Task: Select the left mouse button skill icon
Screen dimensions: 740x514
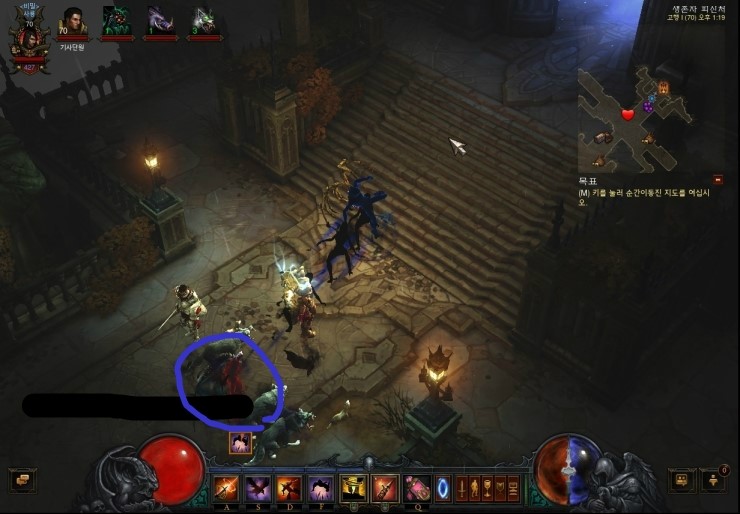Action: point(353,488)
